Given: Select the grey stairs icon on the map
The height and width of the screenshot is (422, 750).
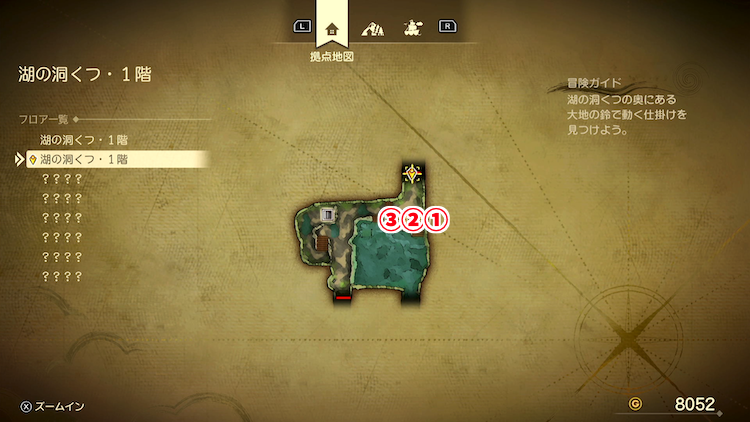Looking at the screenshot, I should pos(327,213).
